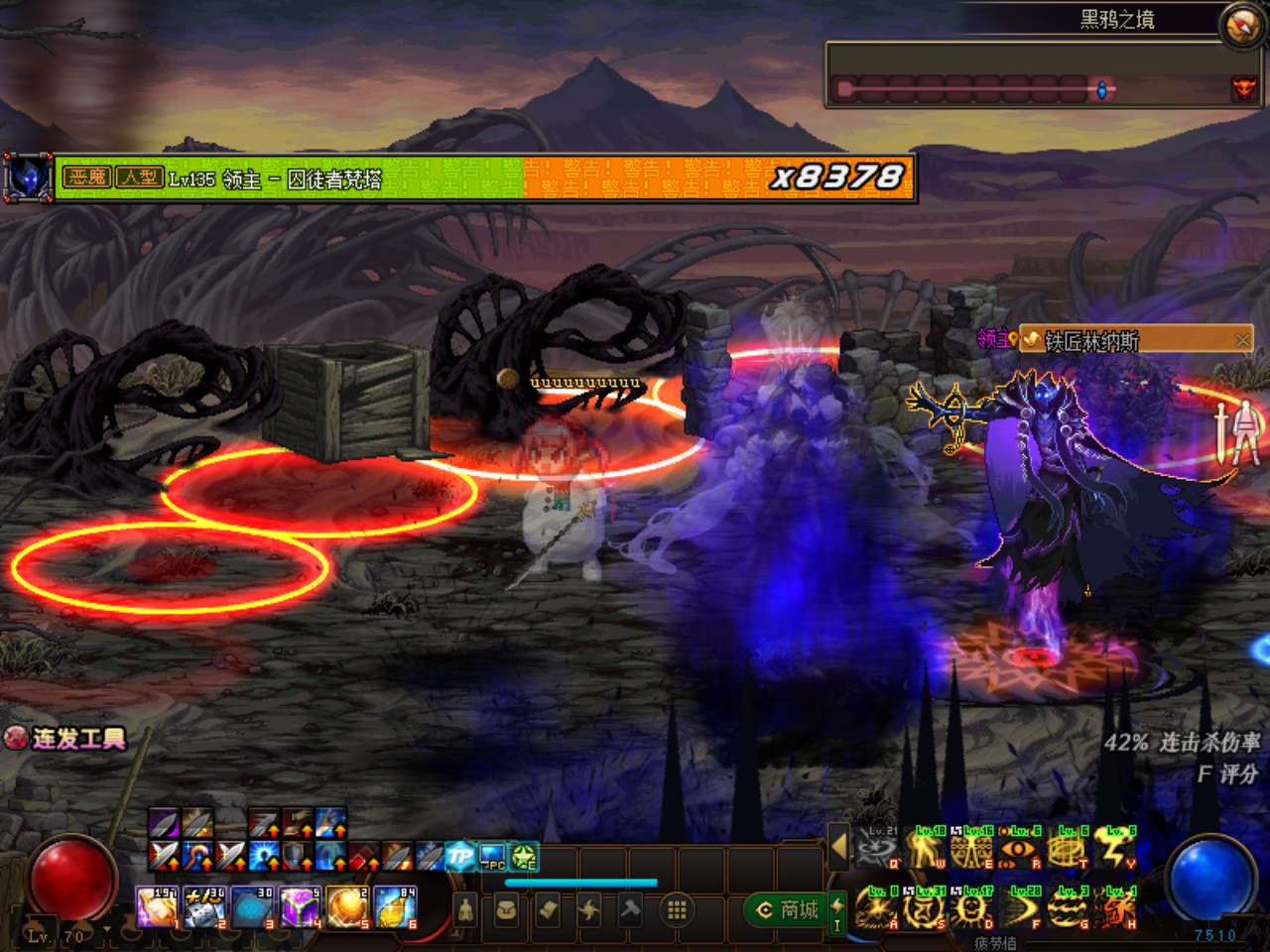Viewport: 1270px width, 952px height.
Task: Open the bag icon in menu bar
Action: 506,909
